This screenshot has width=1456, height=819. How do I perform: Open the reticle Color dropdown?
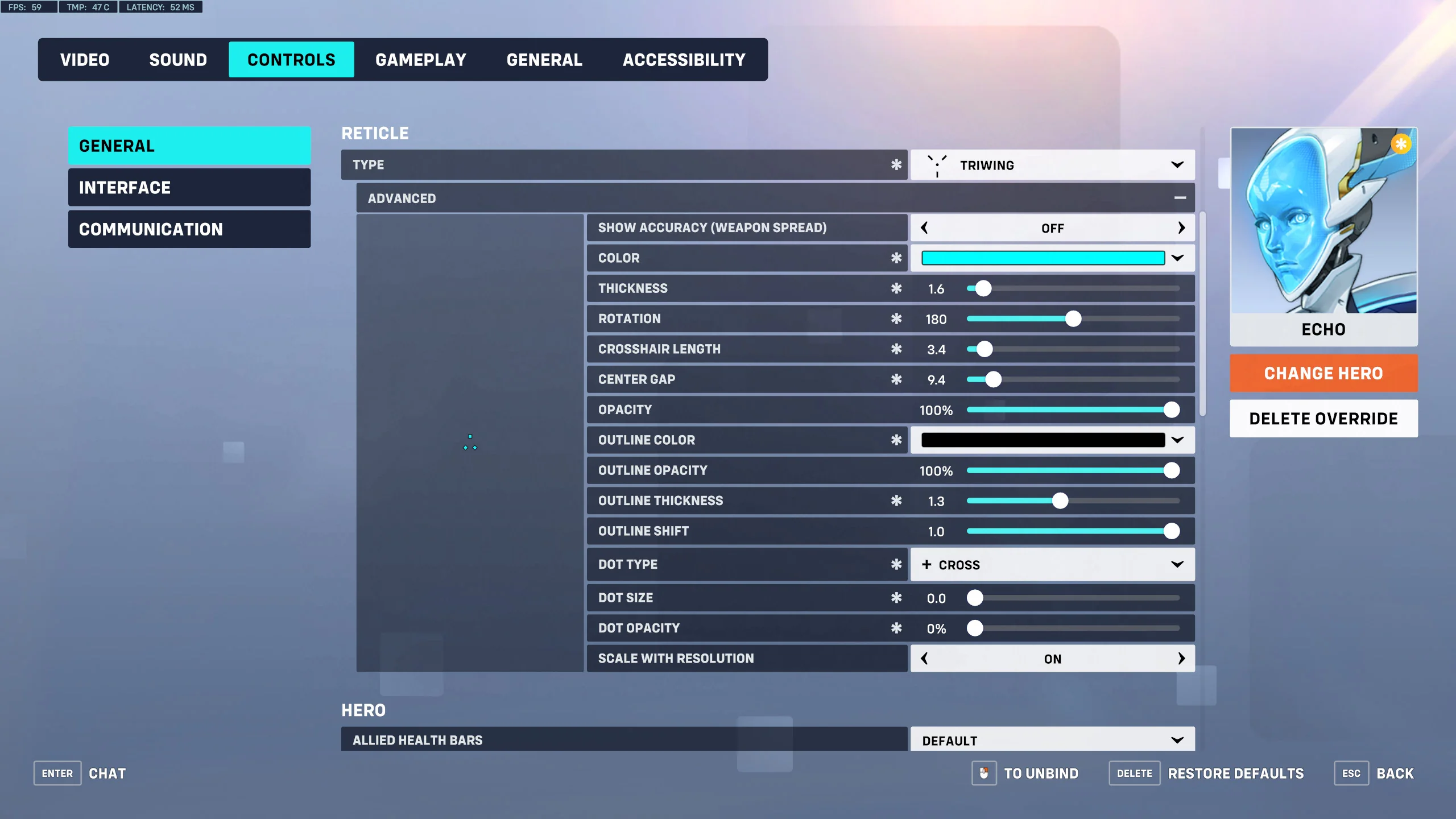point(1177,258)
